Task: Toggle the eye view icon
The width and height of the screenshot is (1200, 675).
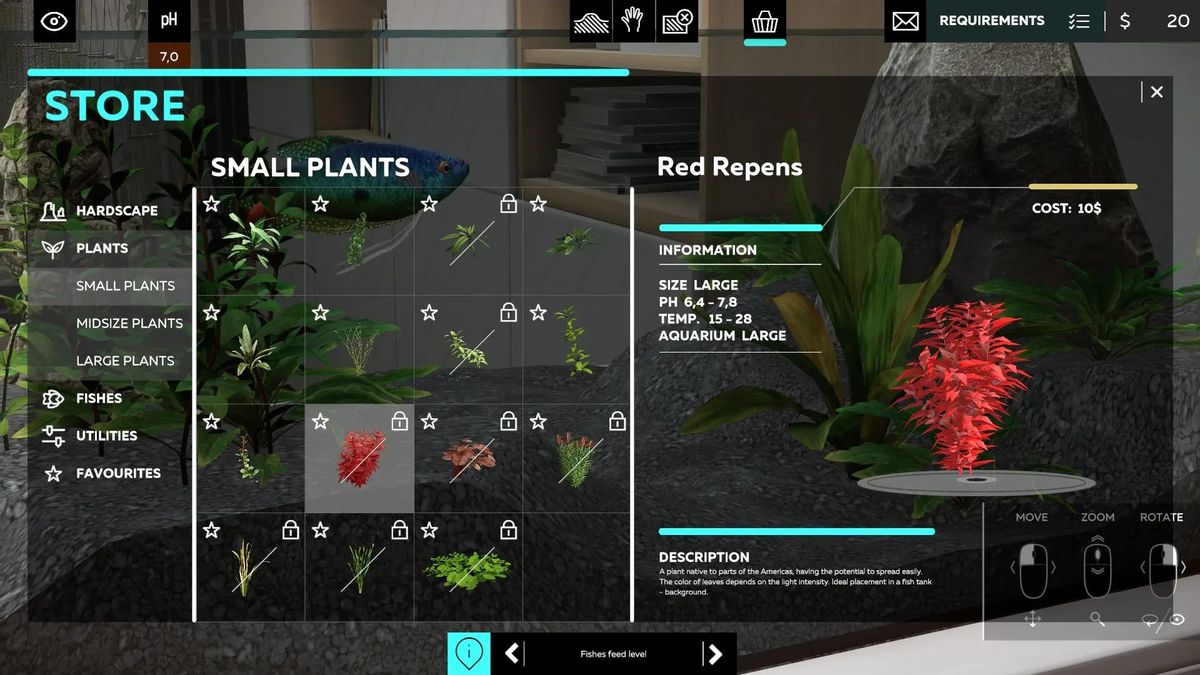Action: click(x=54, y=21)
